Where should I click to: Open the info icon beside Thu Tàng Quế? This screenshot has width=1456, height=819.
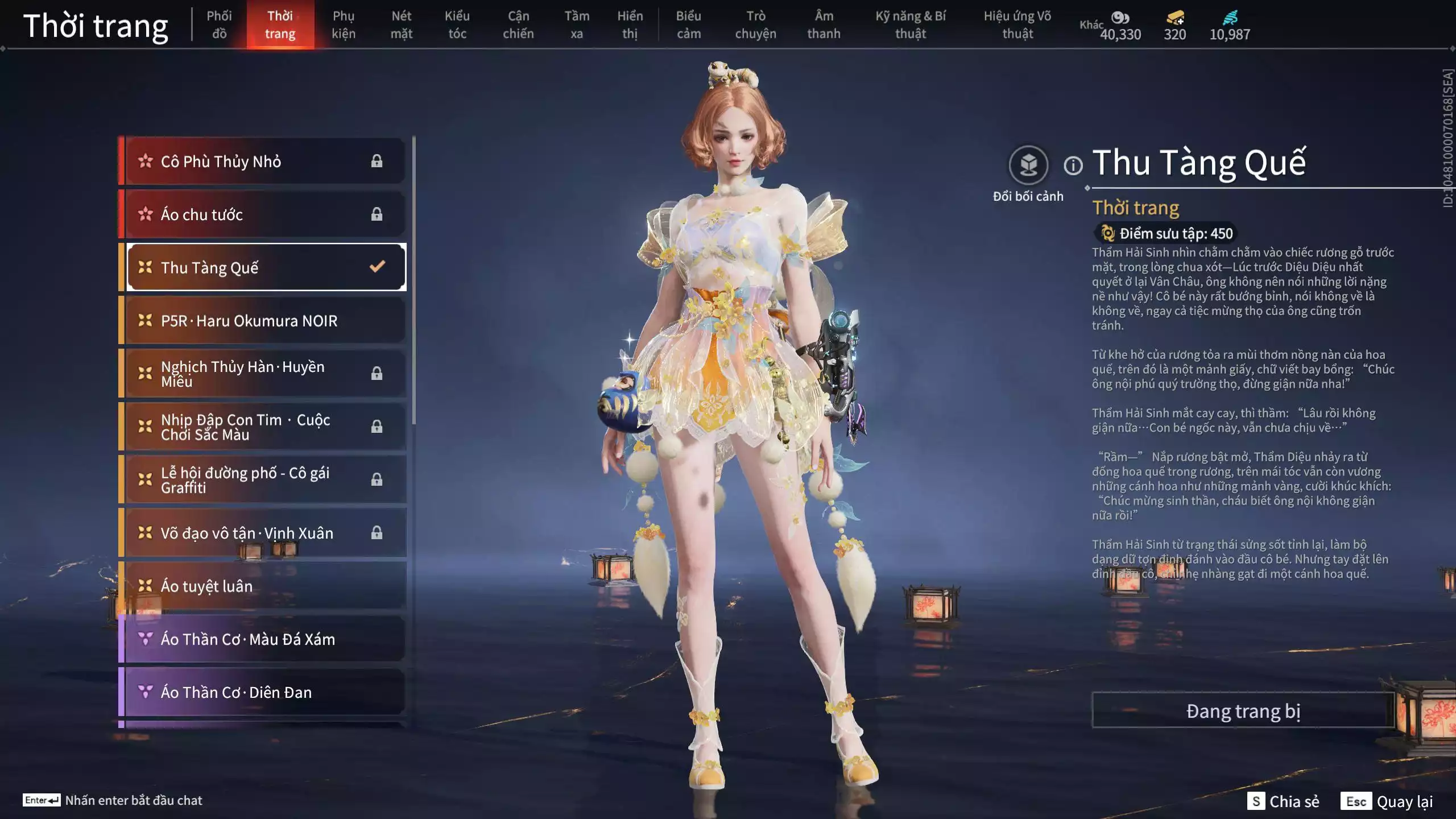1073,166
